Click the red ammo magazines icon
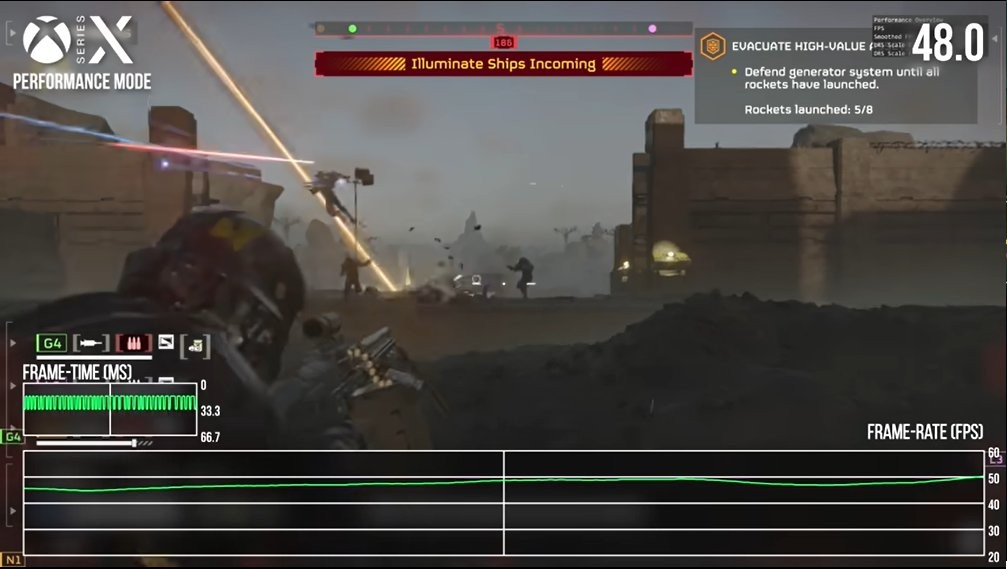Image resolution: width=1008 pixels, height=569 pixels. pyautogui.click(x=133, y=344)
